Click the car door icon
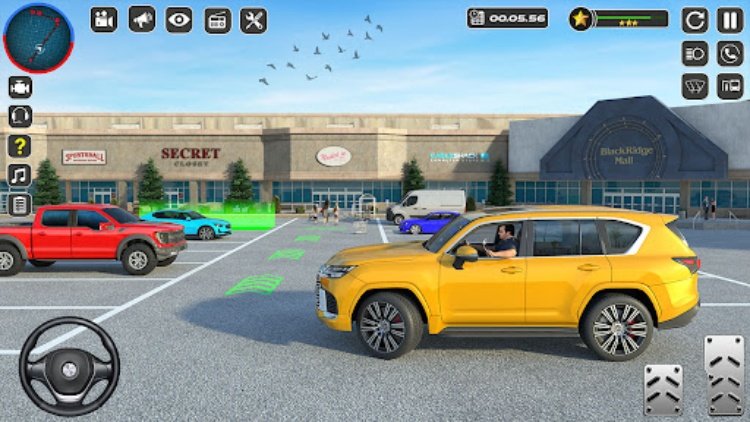This screenshot has height=422, width=750. tap(730, 86)
